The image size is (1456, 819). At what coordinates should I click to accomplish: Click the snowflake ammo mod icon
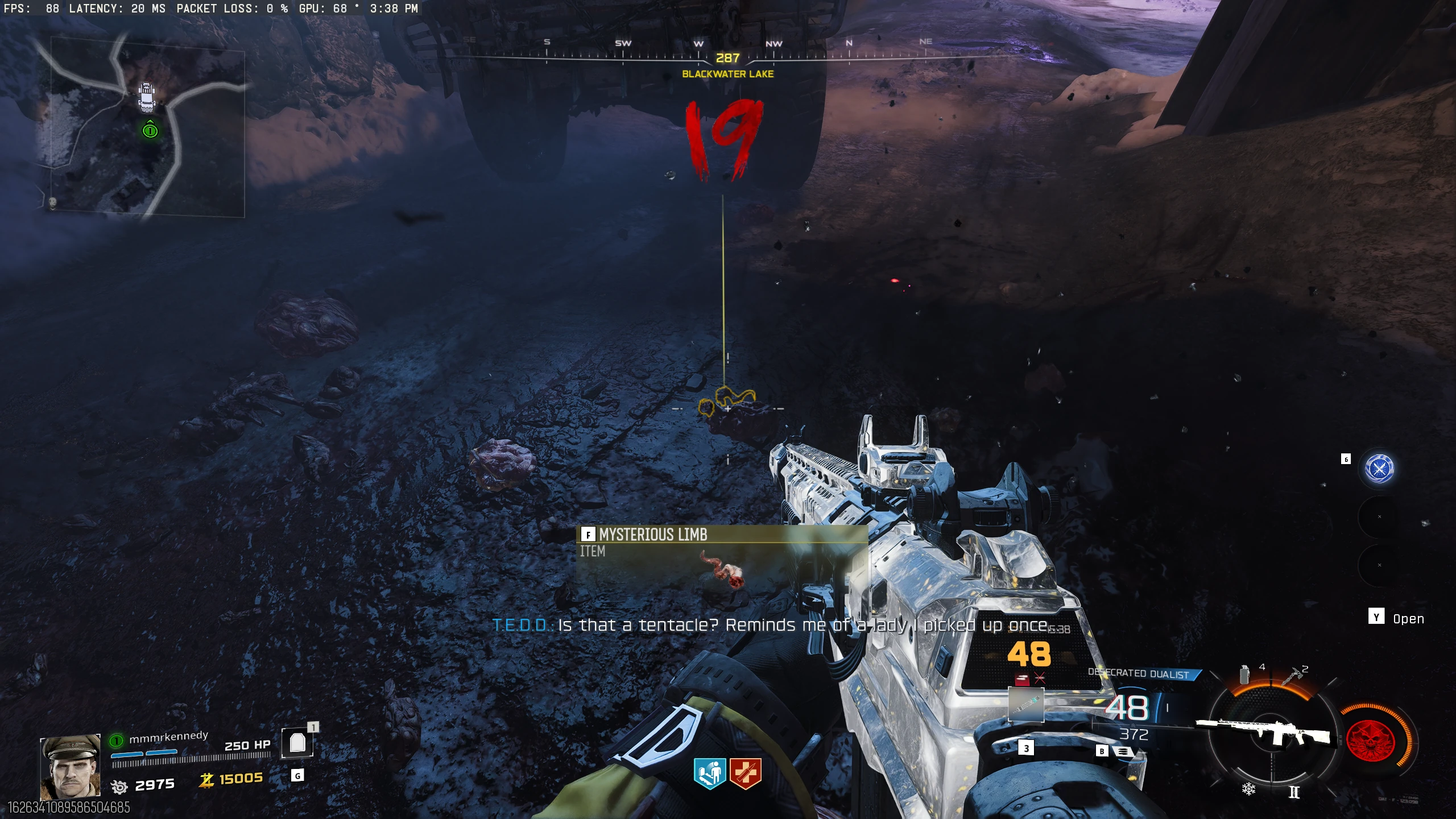coord(1248,789)
